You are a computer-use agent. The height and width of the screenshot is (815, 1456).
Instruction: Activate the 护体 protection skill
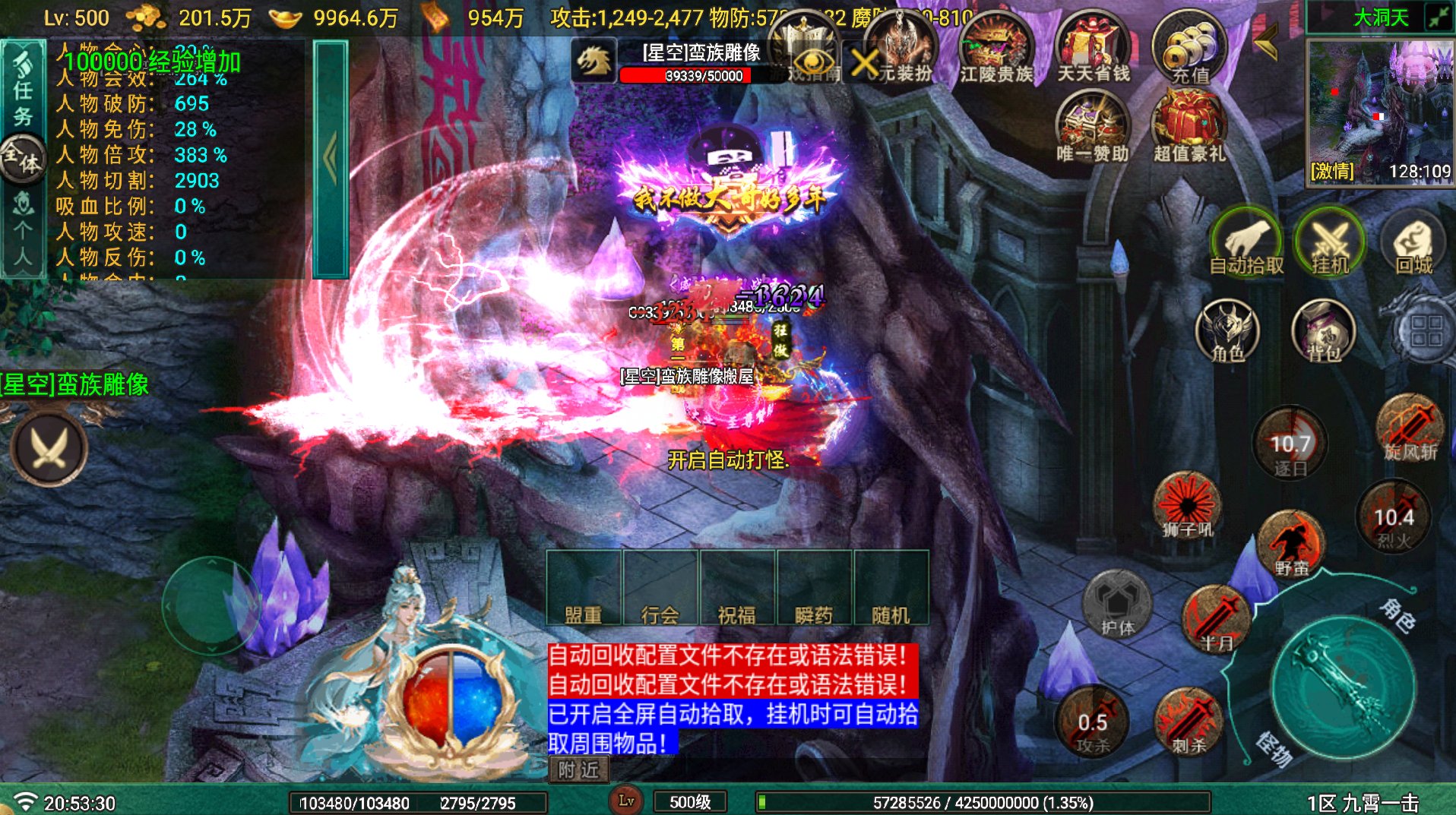[x=1117, y=604]
